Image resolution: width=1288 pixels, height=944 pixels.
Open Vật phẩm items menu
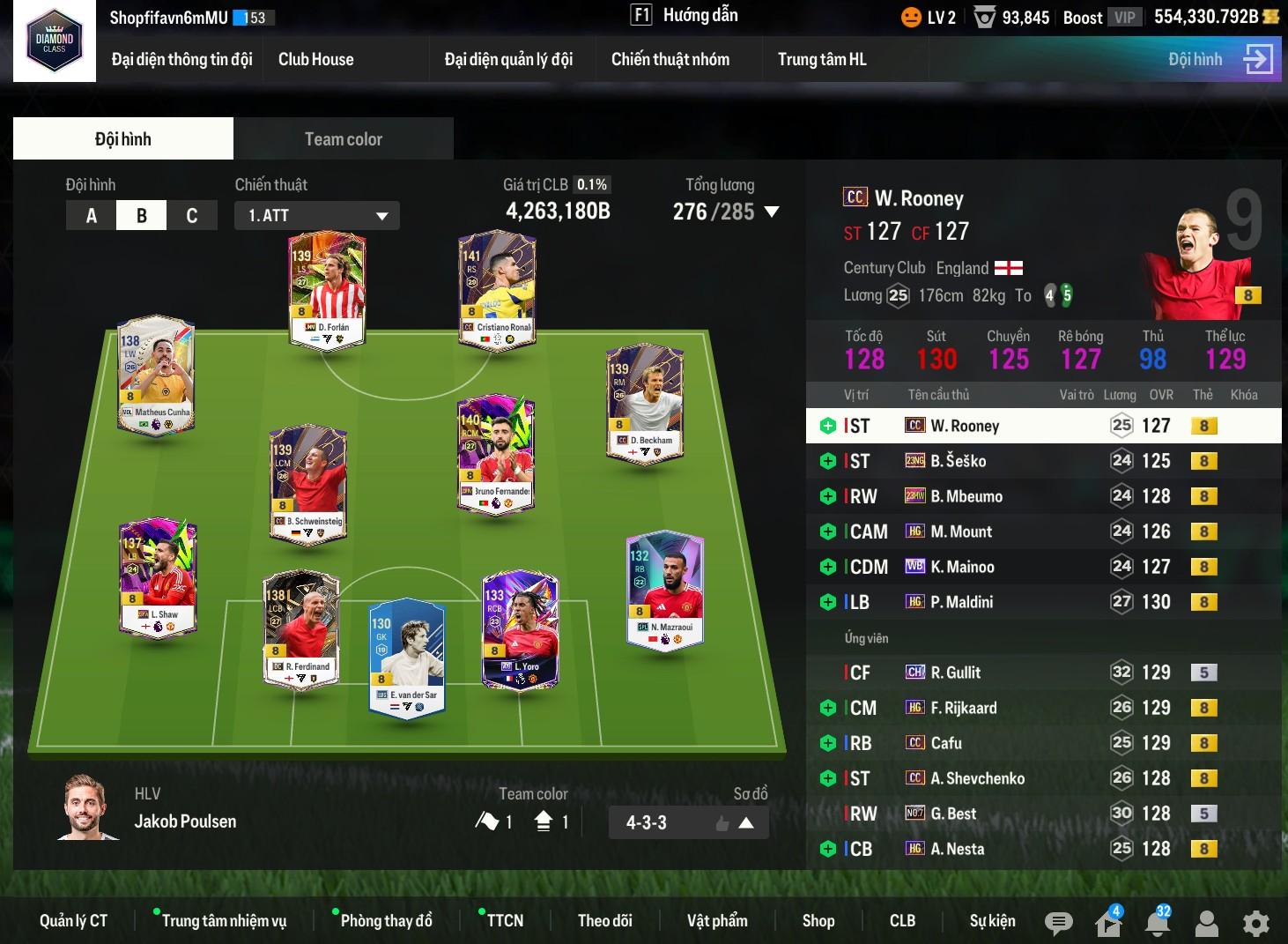point(717,921)
